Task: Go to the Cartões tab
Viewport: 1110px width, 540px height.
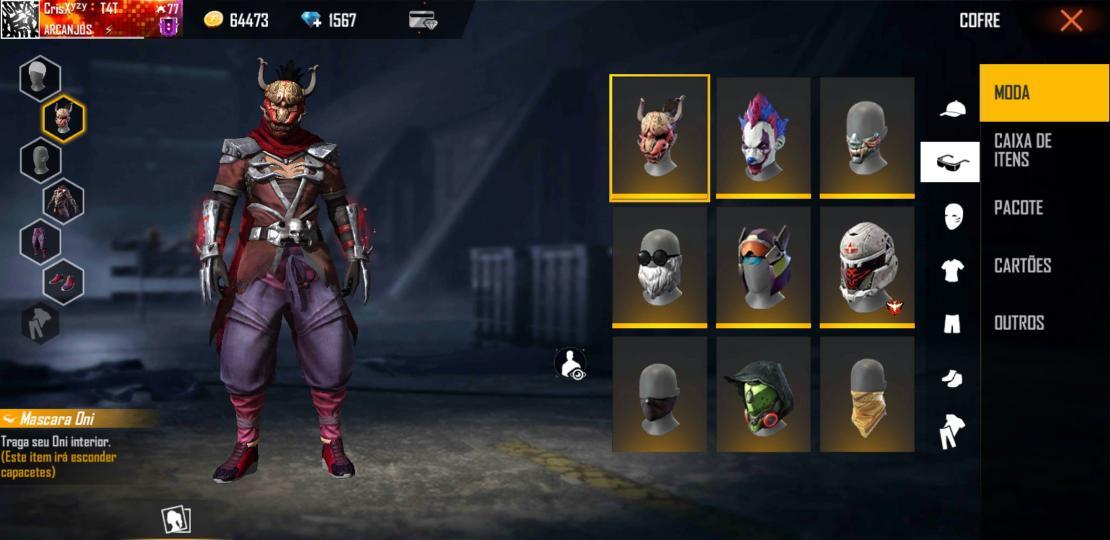Action: point(1044,265)
